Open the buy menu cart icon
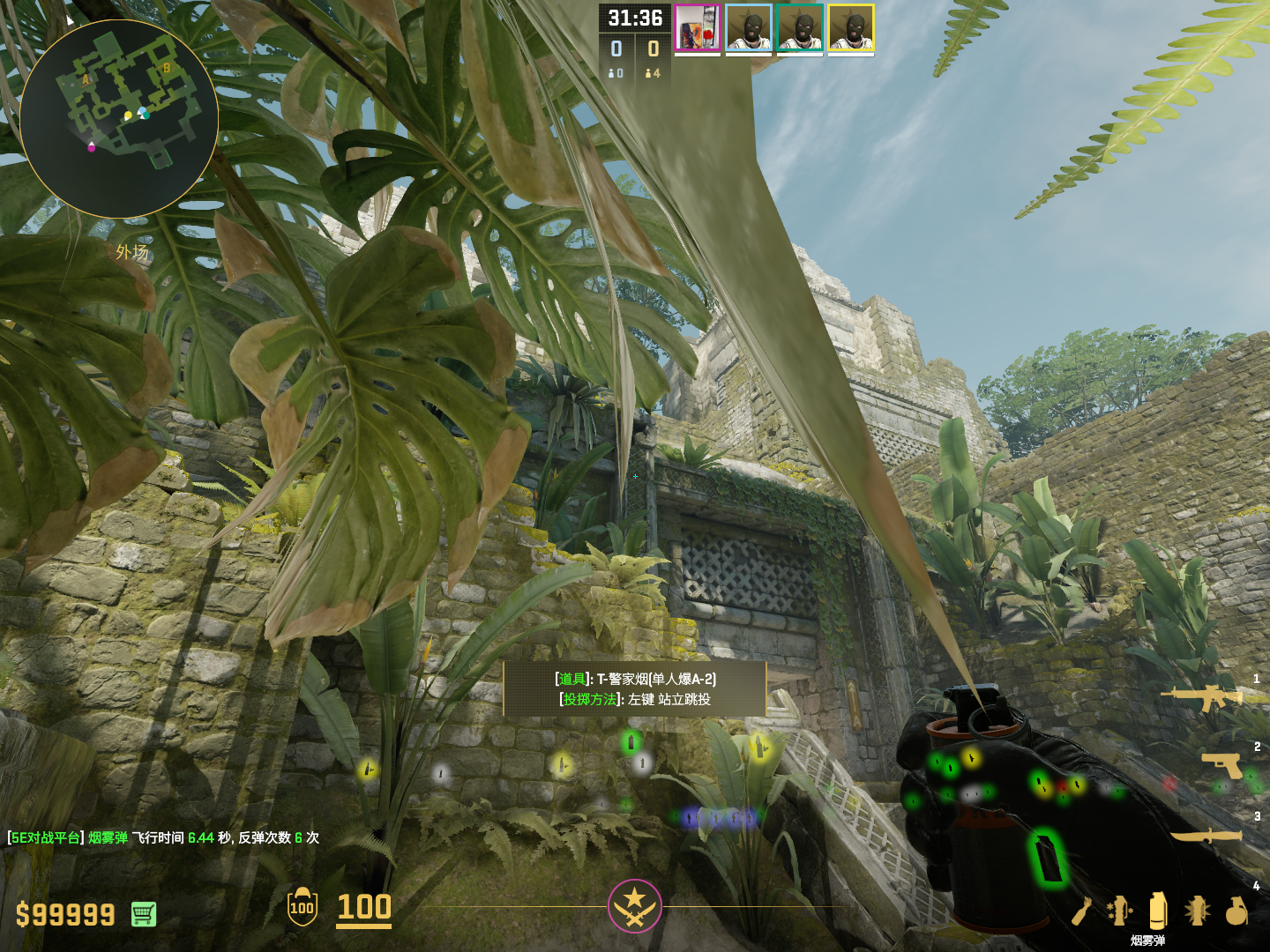 [x=144, y=914]
